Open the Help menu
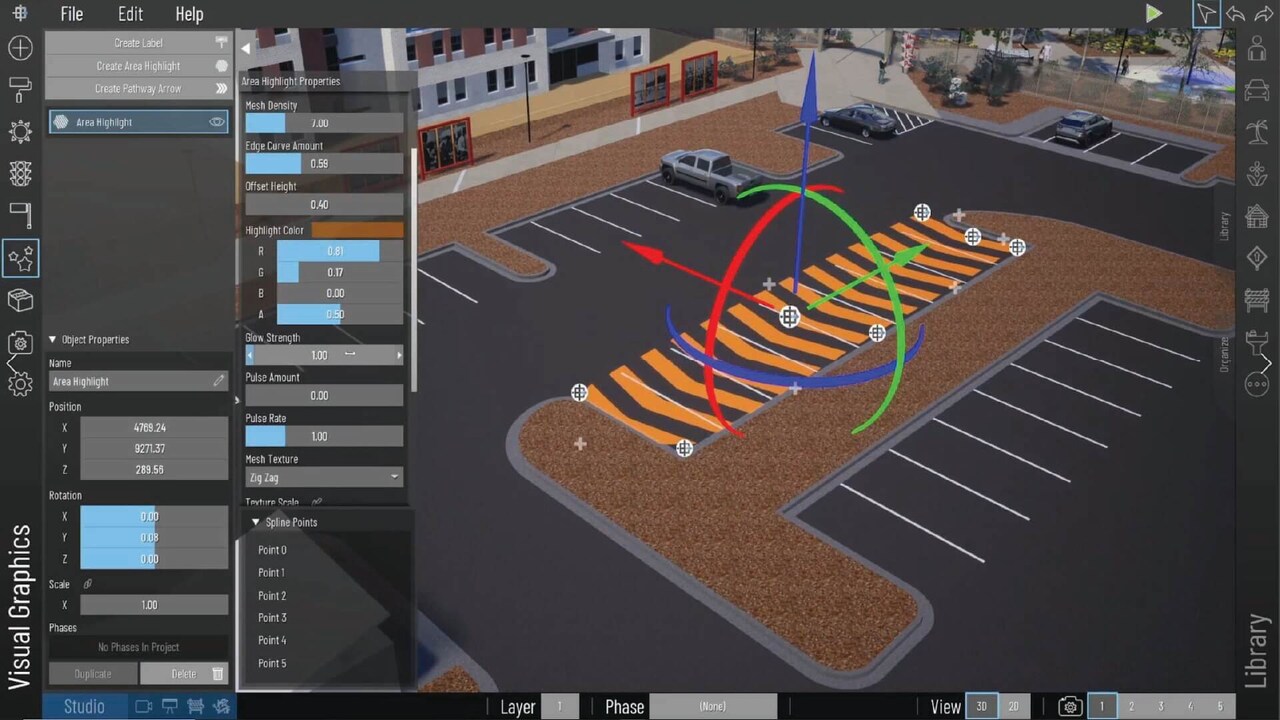The height and width of the screenshot is (720, 1280). pos(189,14)
